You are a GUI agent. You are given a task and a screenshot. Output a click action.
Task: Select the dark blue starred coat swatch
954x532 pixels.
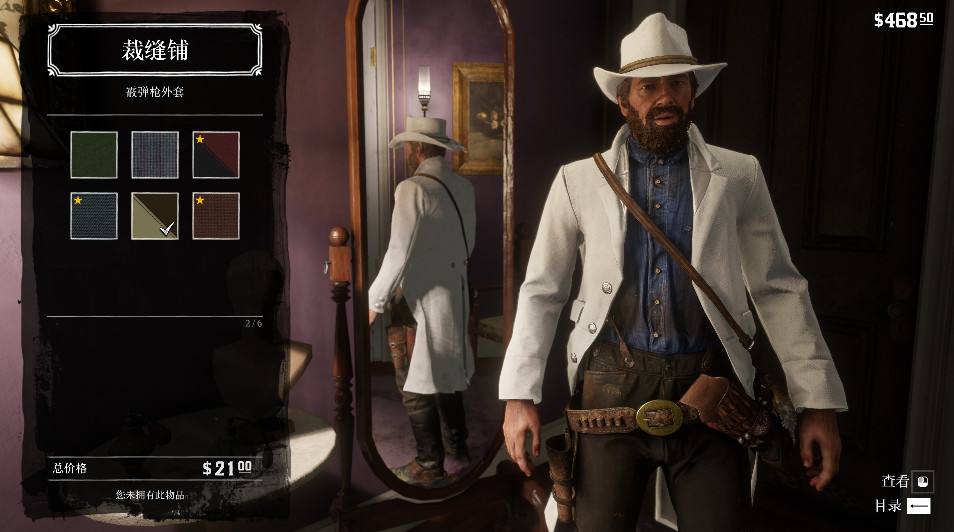94,216
